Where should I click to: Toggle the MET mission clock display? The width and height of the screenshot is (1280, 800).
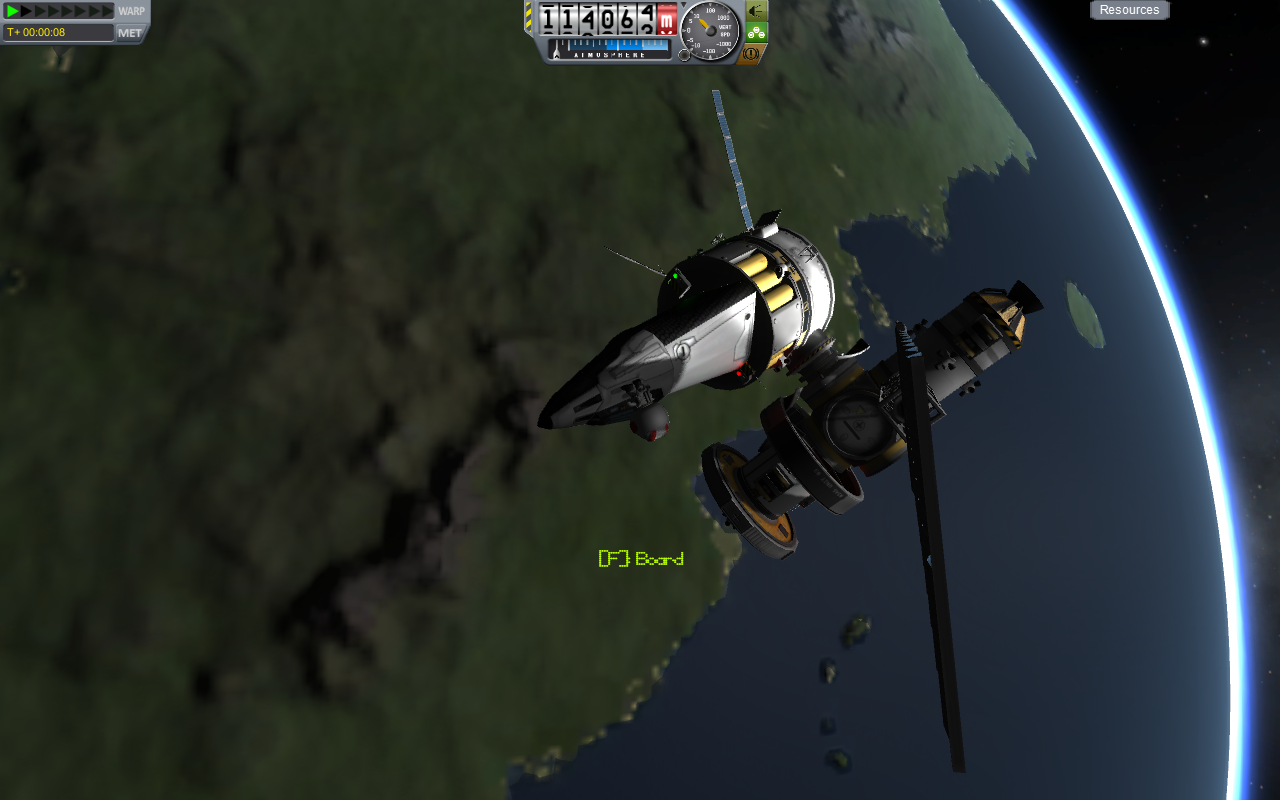coord(130,33)
